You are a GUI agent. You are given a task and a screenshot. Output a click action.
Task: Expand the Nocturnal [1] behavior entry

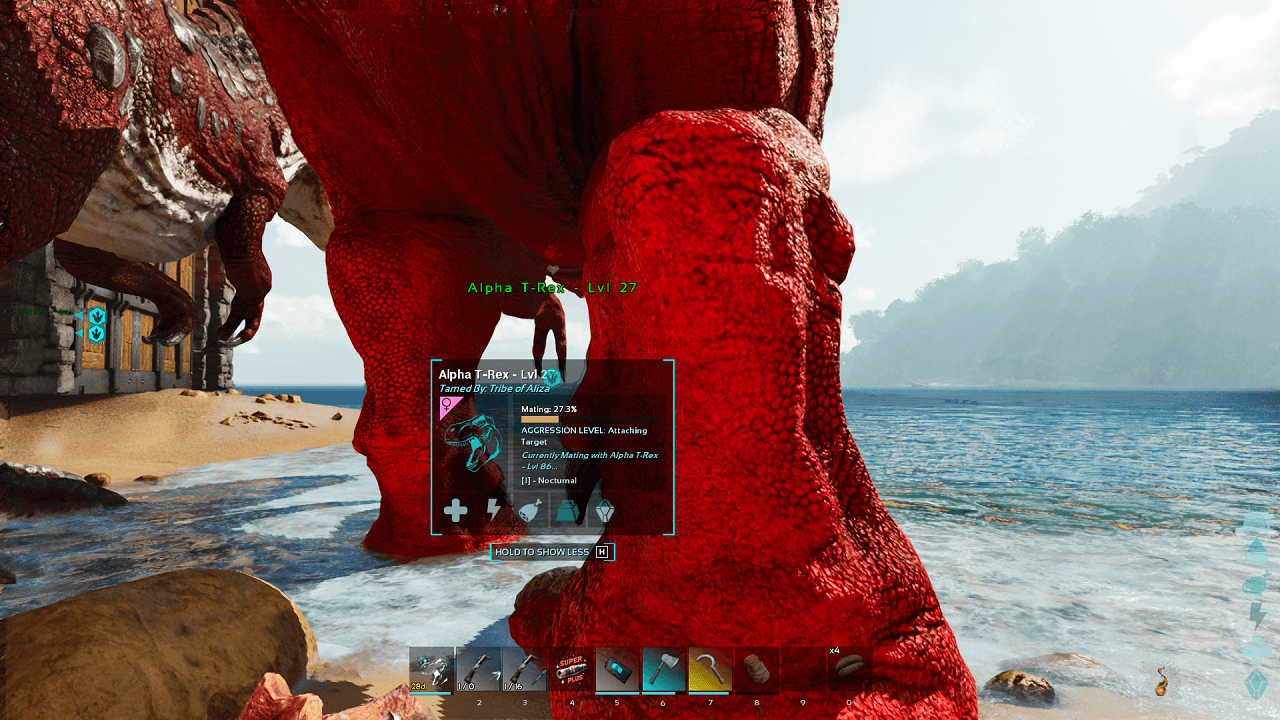pos(549,480)
